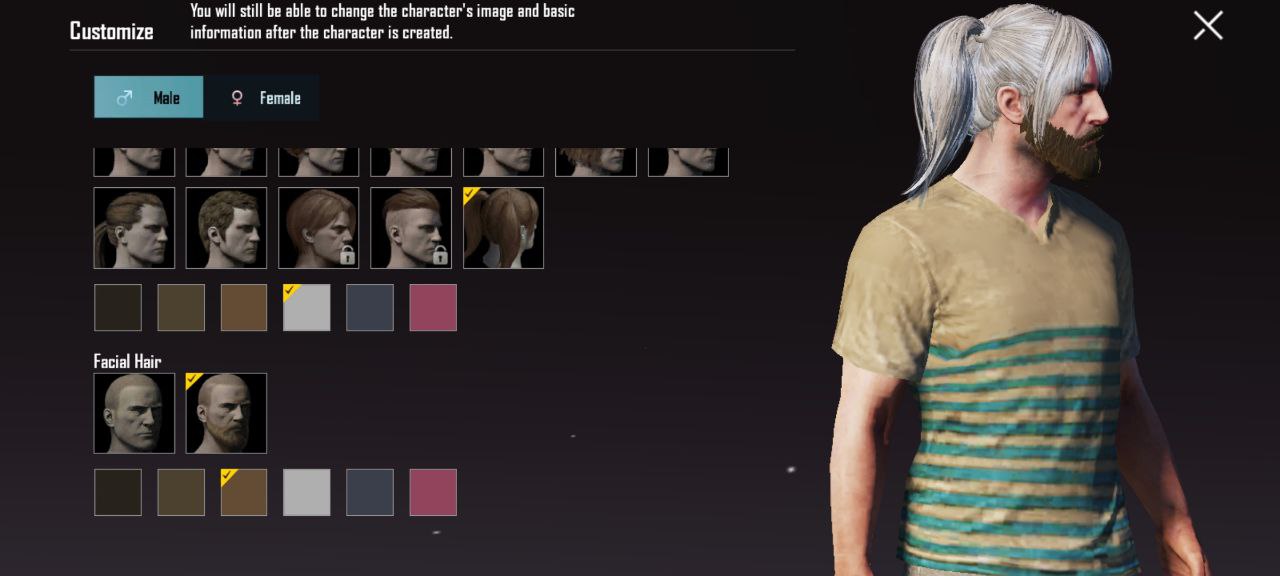The image size is (1280, 576).
Task: Switch to the Female gender tab
Action: (x=262, y=97)
